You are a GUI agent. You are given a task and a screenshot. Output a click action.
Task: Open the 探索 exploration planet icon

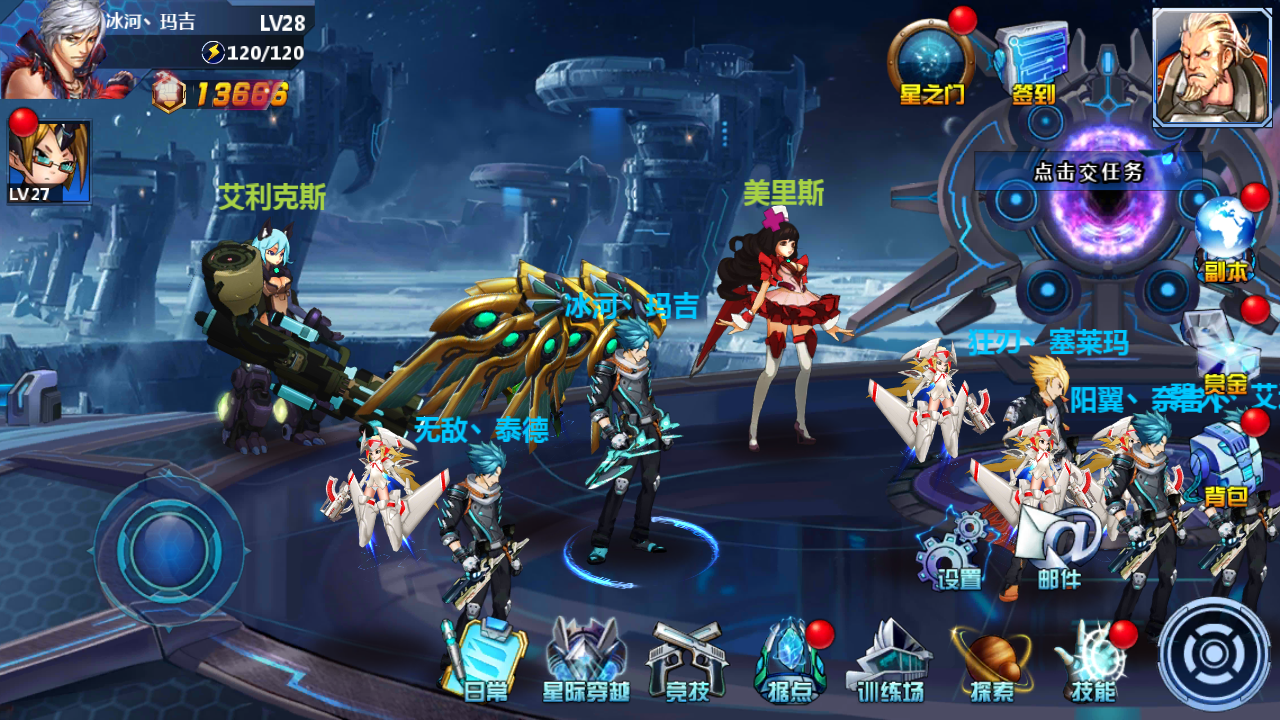tap(992, 659)
